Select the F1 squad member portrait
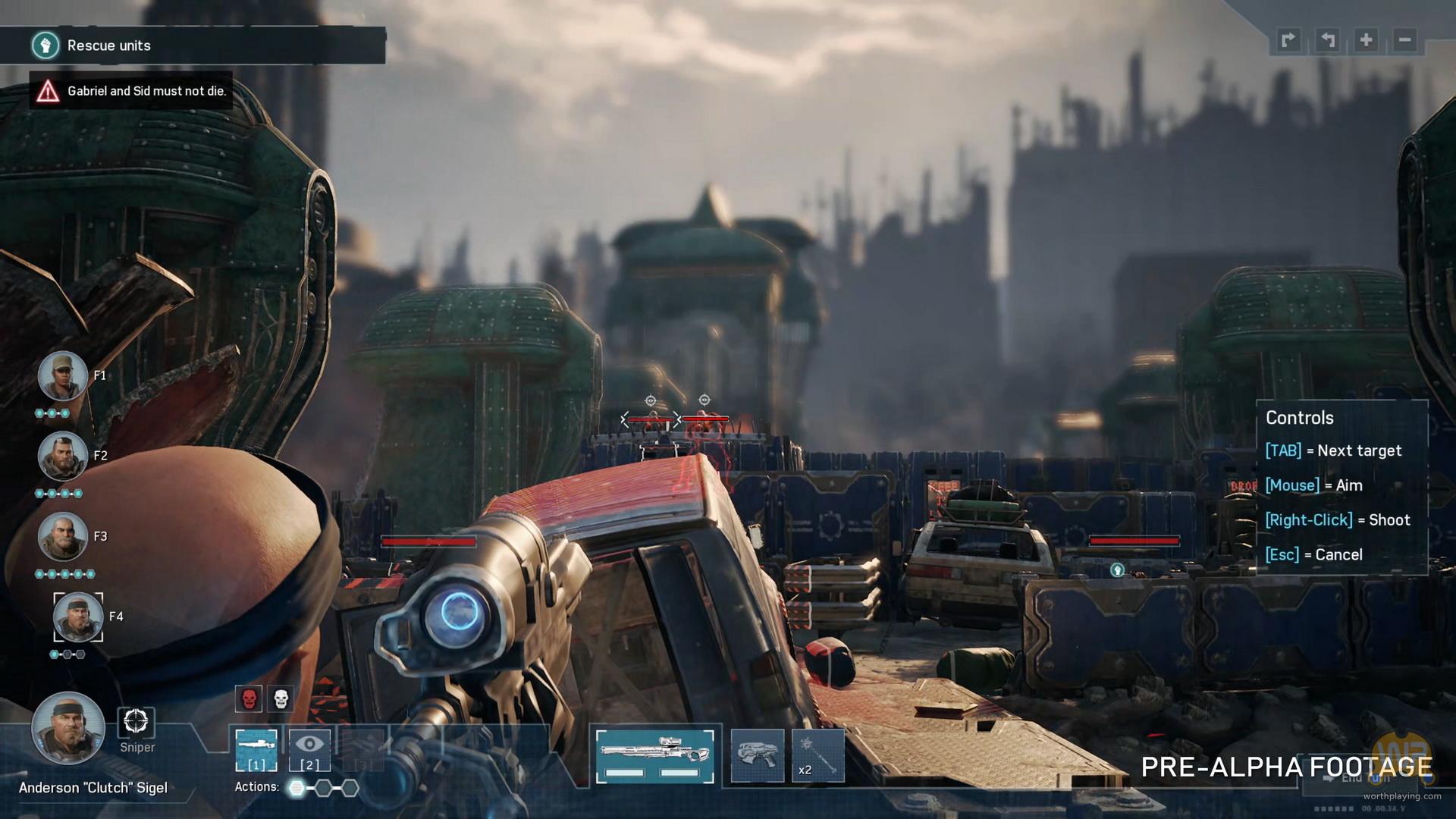The width and height of the screenshot is (1456, 819). 62,376
